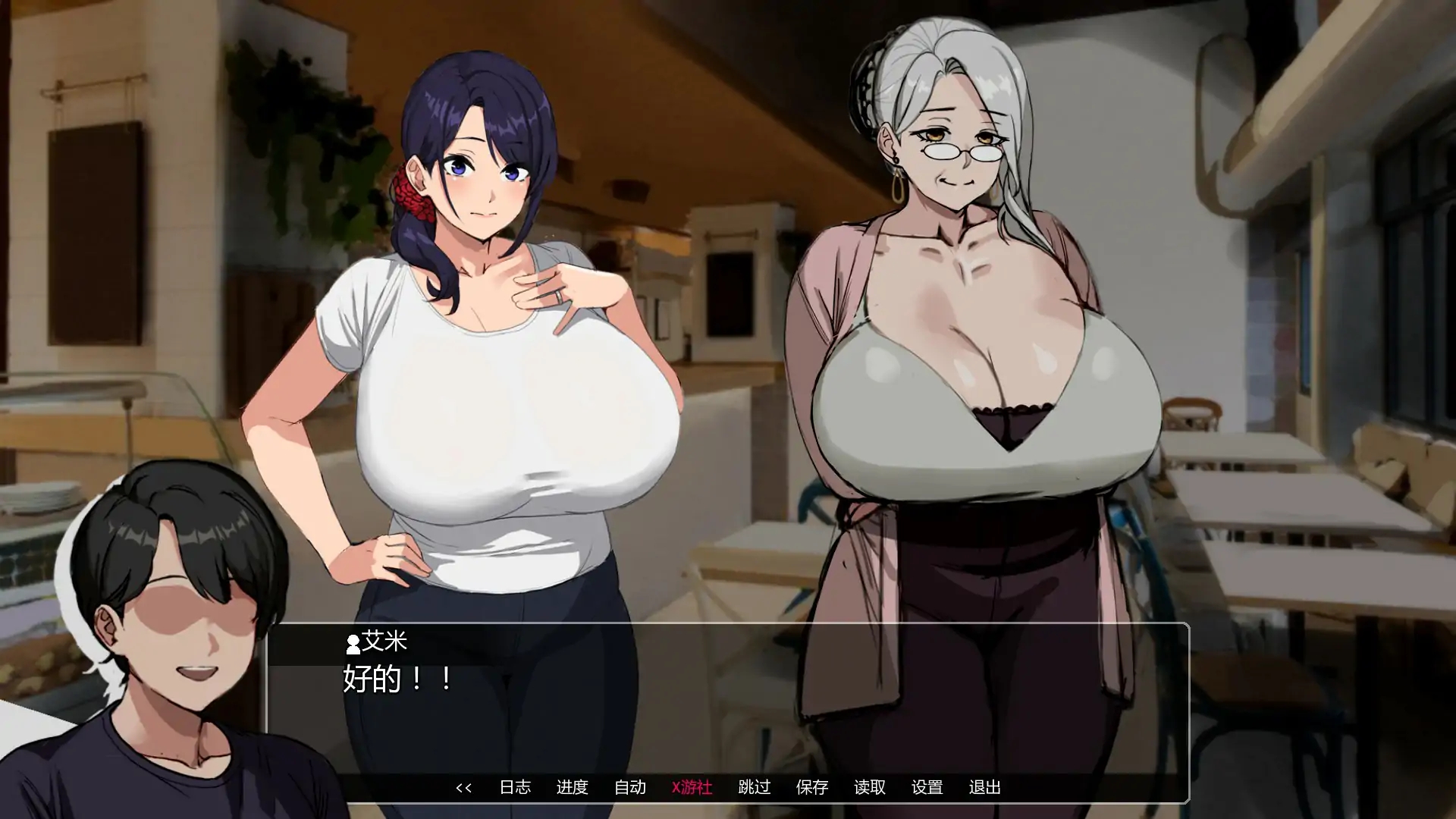The image size is (1456, 819).
Task: Enable 自动 auto-read mode
Action: click(x=631, y=788)
